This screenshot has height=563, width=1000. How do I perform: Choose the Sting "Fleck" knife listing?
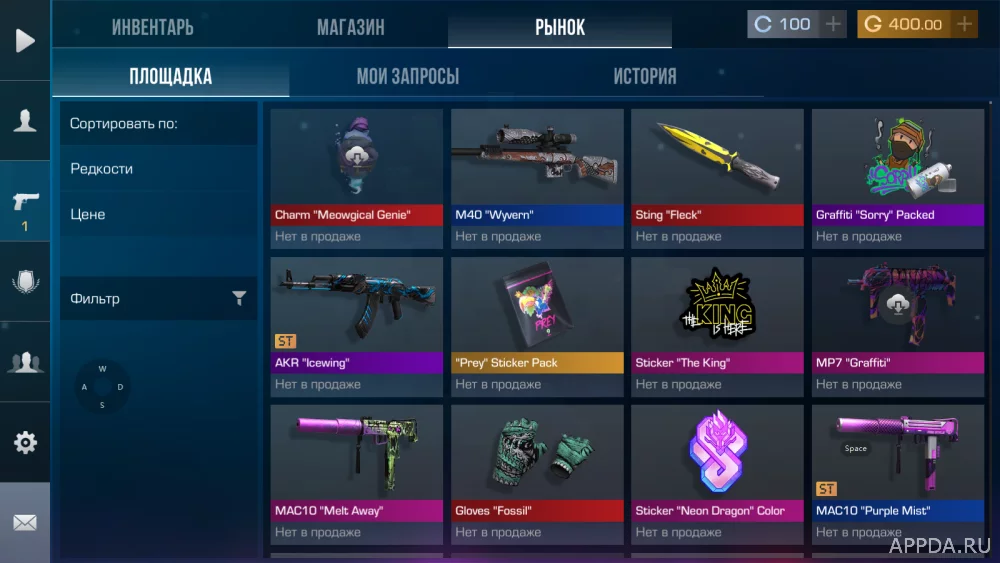717,170
